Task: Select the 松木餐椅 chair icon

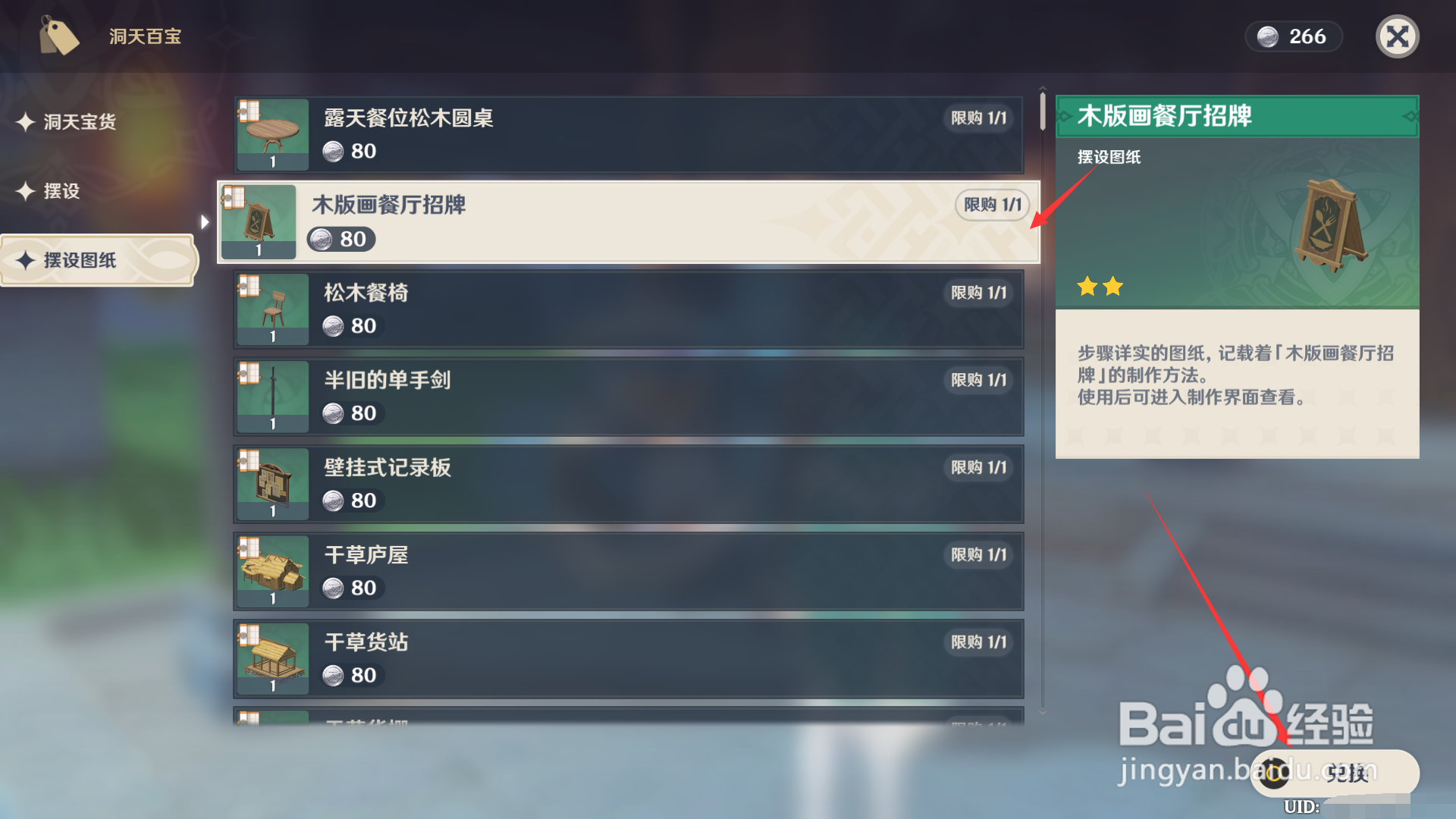Action: click(271, 309)
